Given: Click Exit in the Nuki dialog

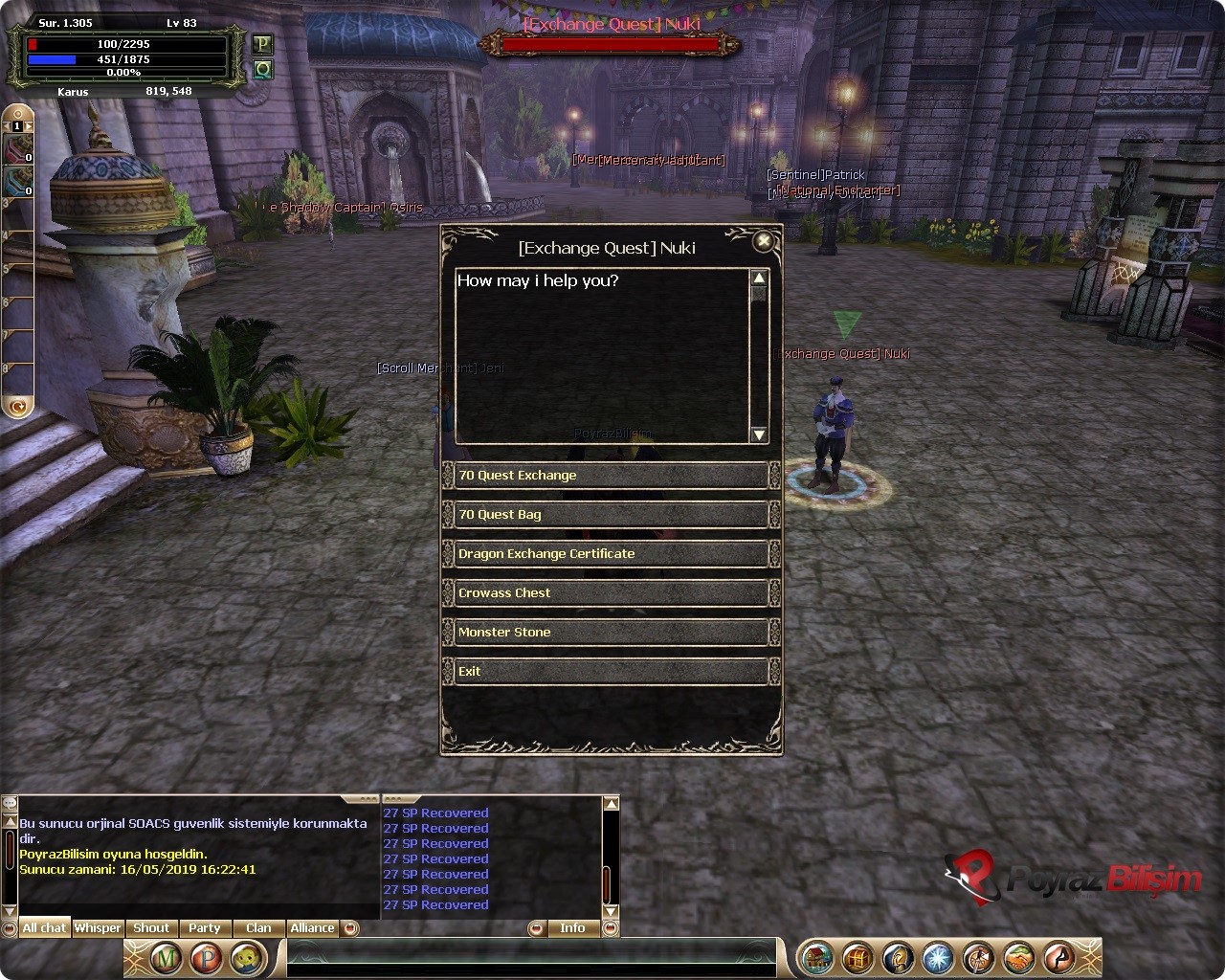Looking at the screenshot, I should [611, 672].
